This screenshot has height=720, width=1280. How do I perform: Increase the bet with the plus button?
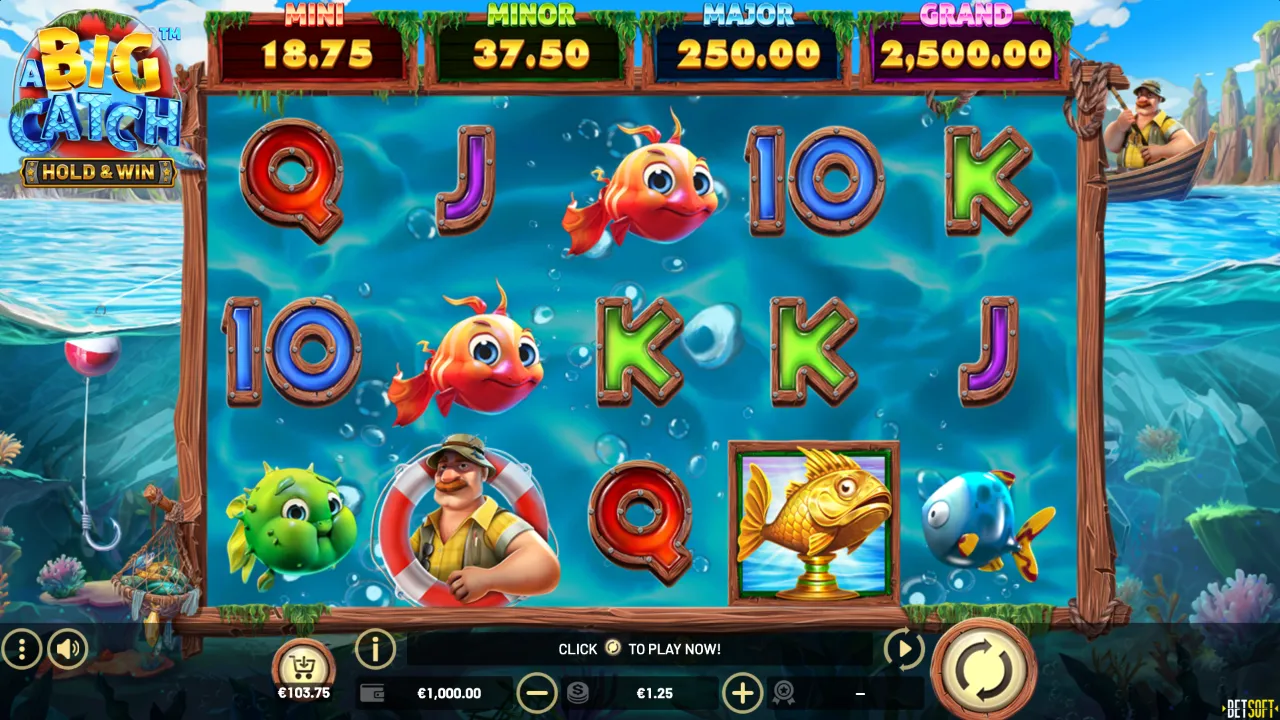(x=743, y=692)
